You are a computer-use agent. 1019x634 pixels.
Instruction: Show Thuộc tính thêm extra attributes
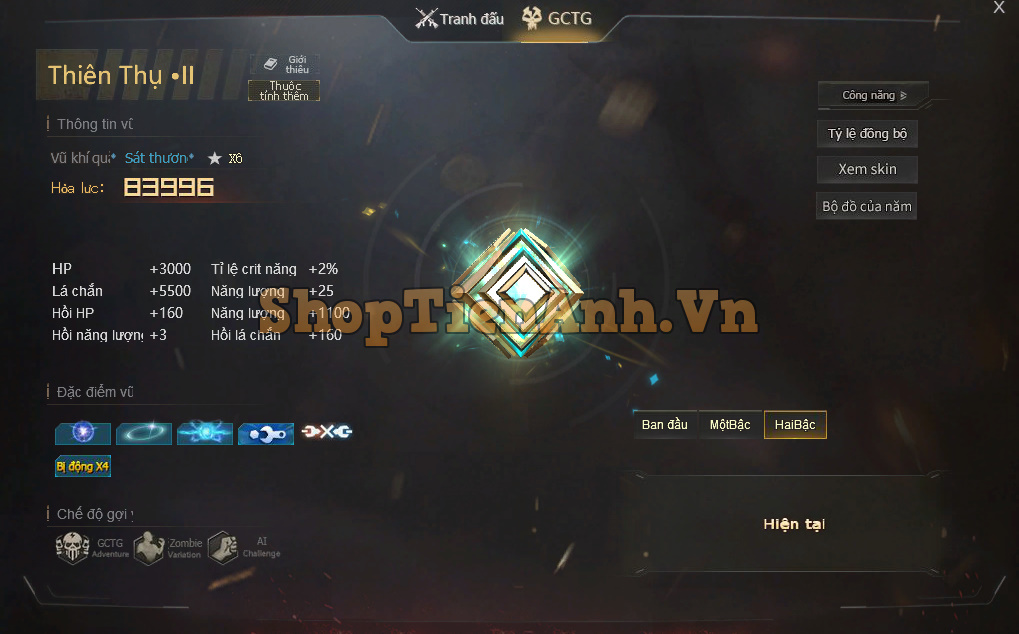(284, 91)
